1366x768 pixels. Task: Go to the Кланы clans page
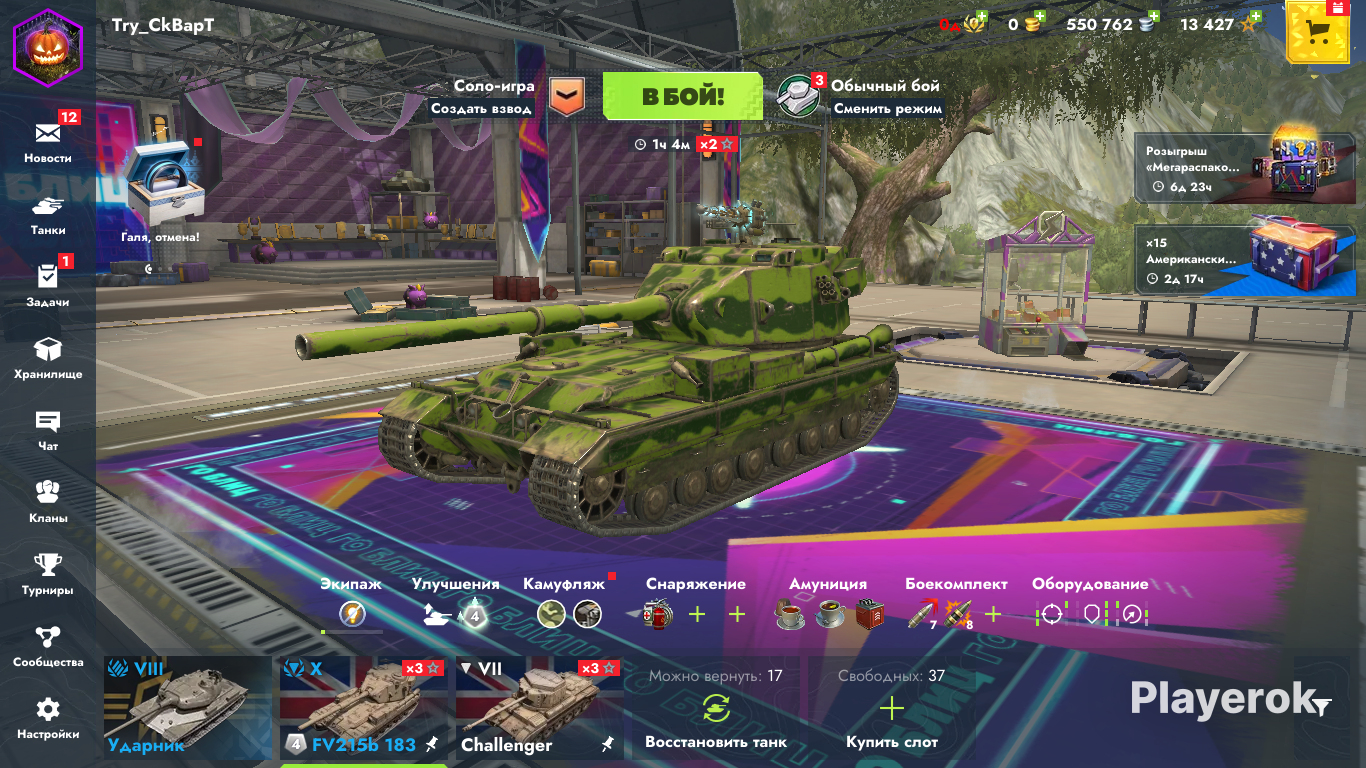coord(48,500)
